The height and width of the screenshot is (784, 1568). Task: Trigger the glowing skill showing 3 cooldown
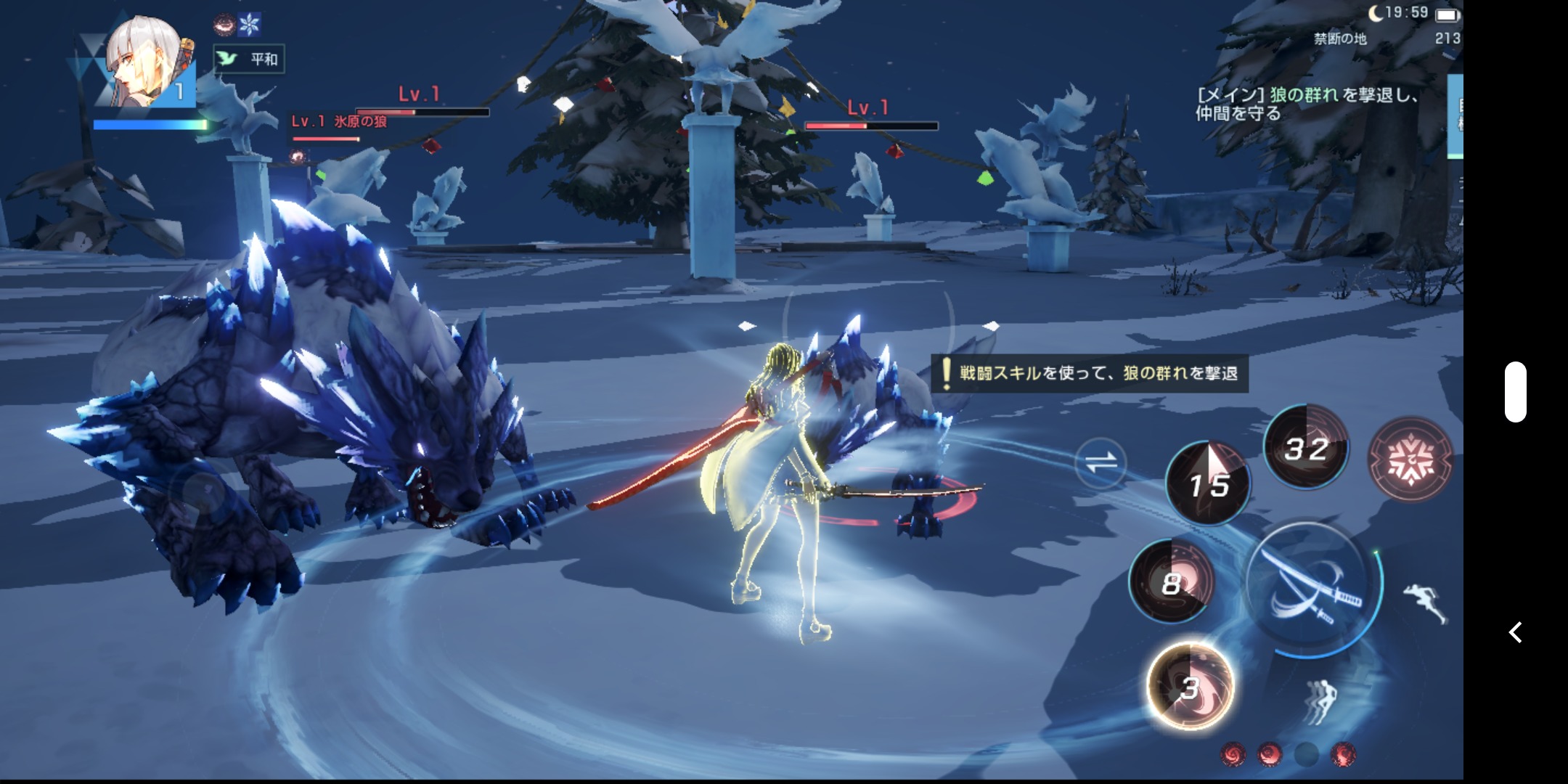[x=1189, y=686]
